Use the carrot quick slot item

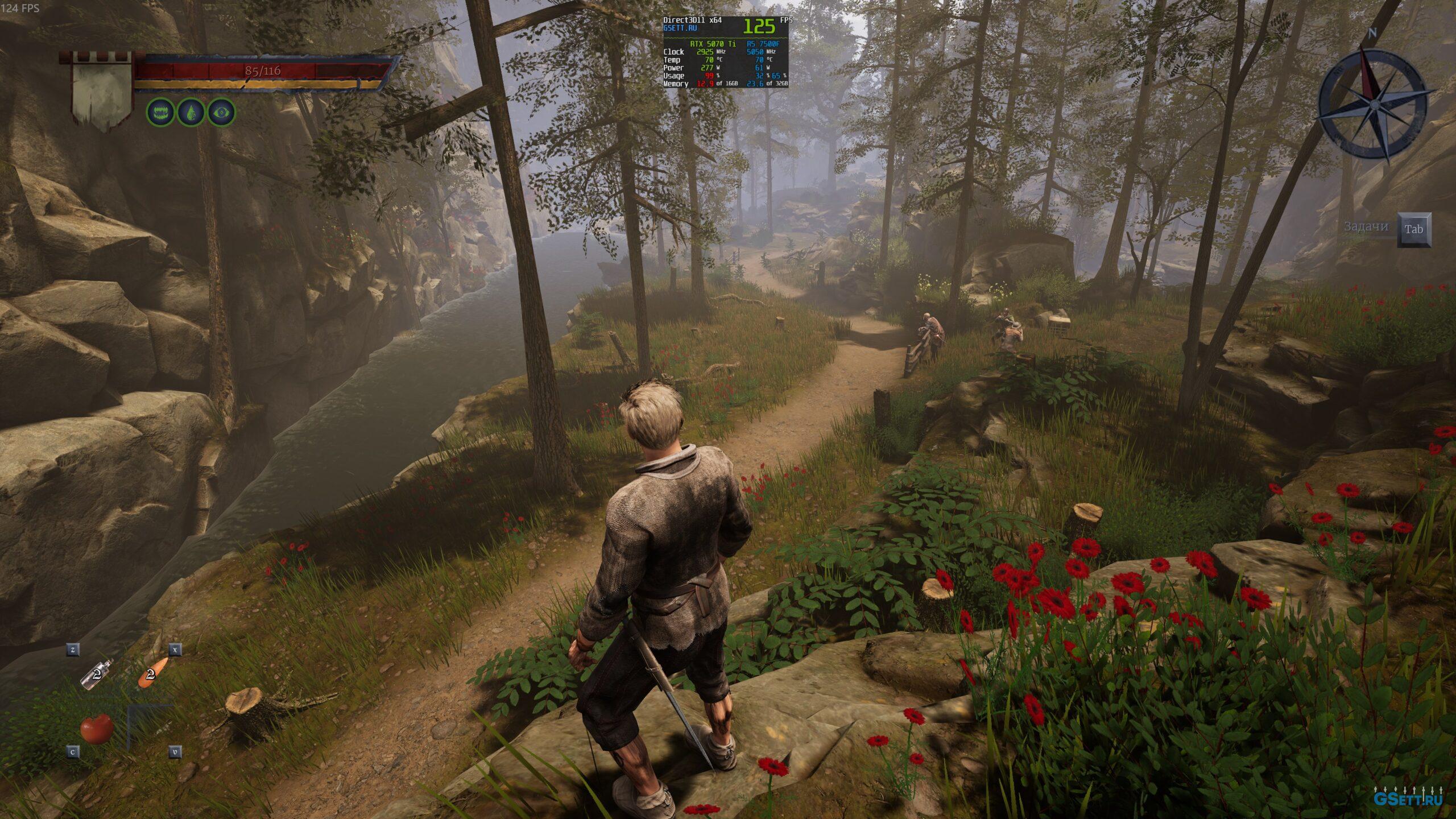[152, 673]
